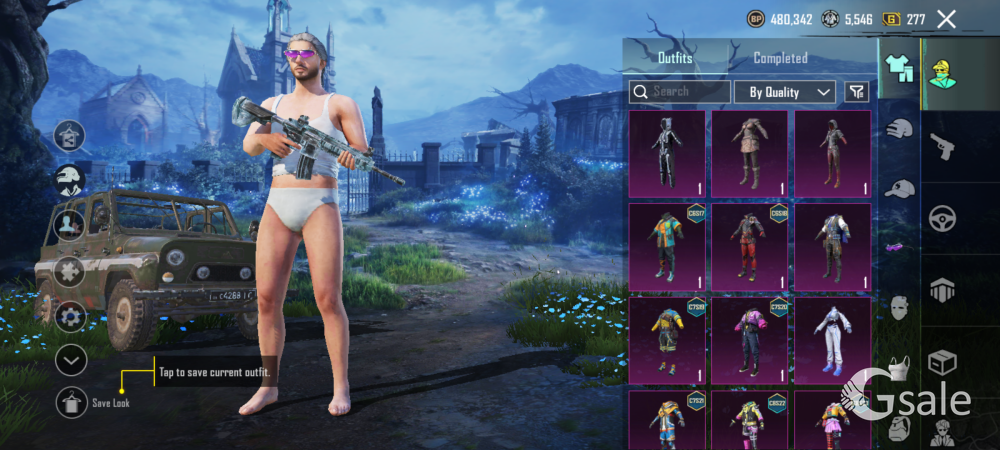Select the red pants outfit thumbnail
Image resolution: width=1000 pixels, height=450 pixels.
[750, 248]
